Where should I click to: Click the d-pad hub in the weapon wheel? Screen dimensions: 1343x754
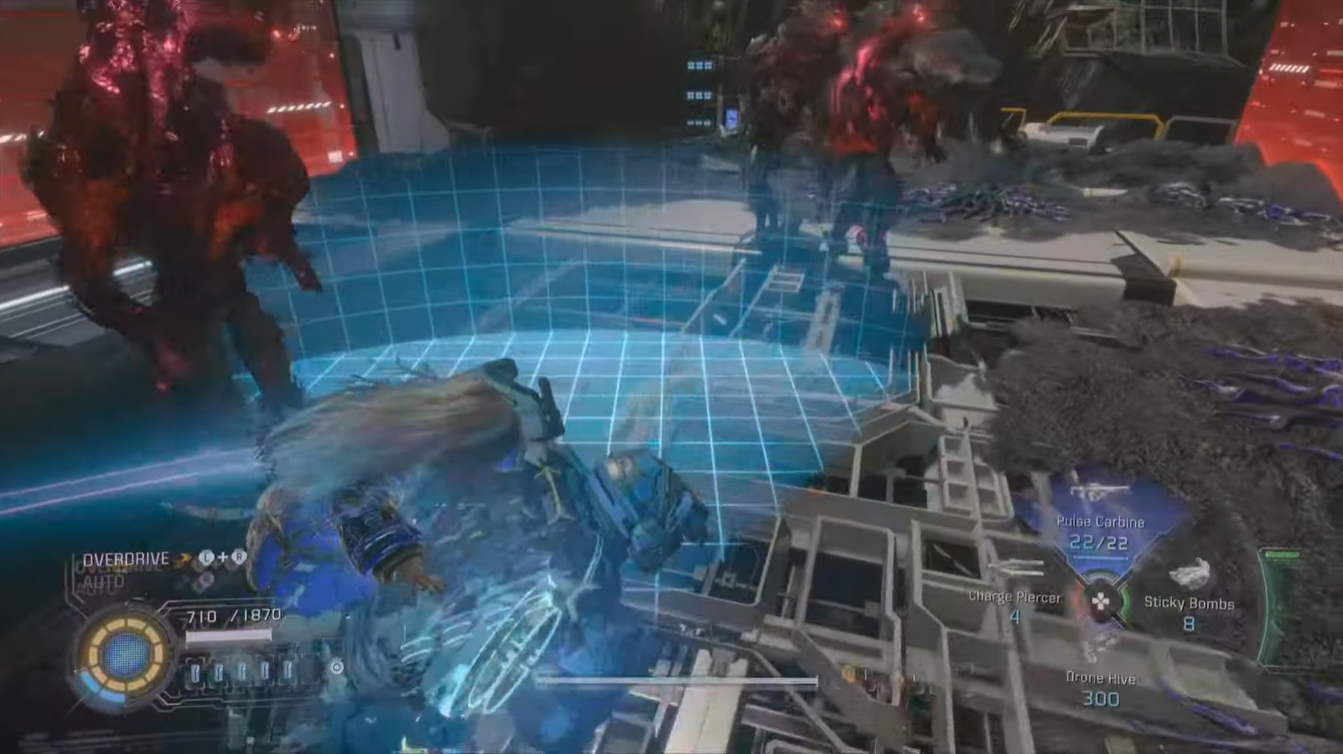(1102, 601)
